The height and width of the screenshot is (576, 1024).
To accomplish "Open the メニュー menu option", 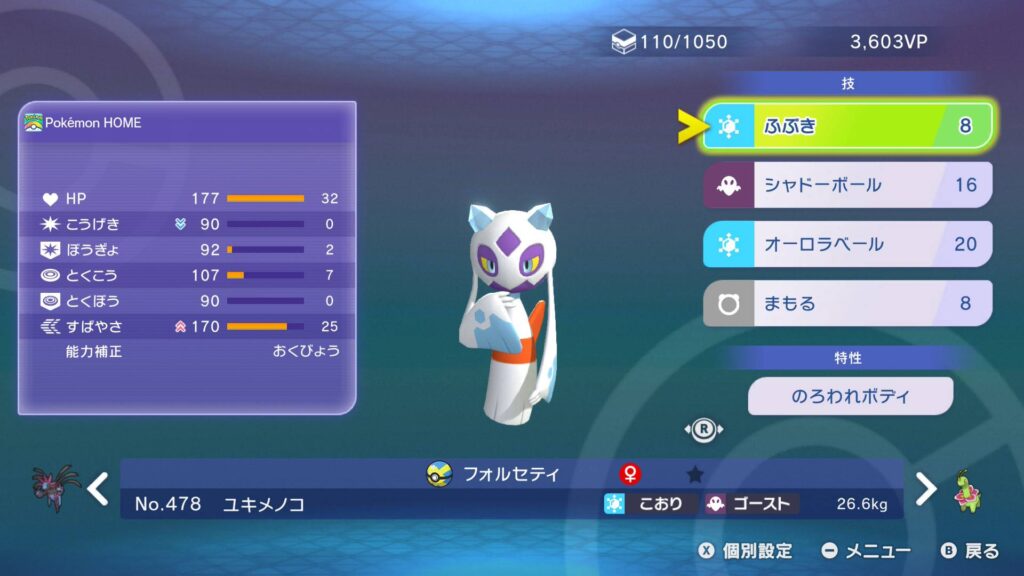I will (866, 551).
